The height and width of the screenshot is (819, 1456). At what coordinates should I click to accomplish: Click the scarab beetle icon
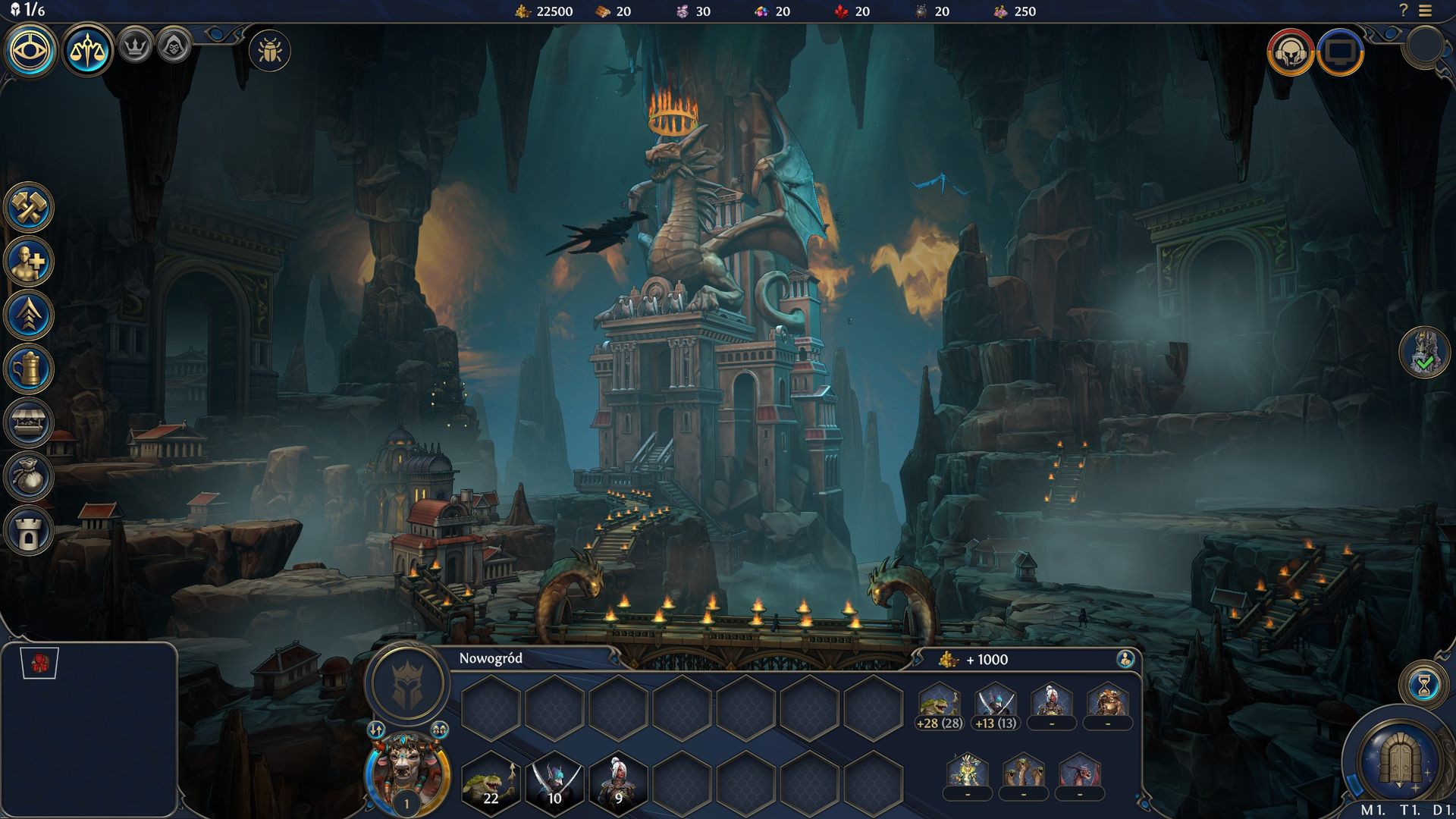[269, 51]
